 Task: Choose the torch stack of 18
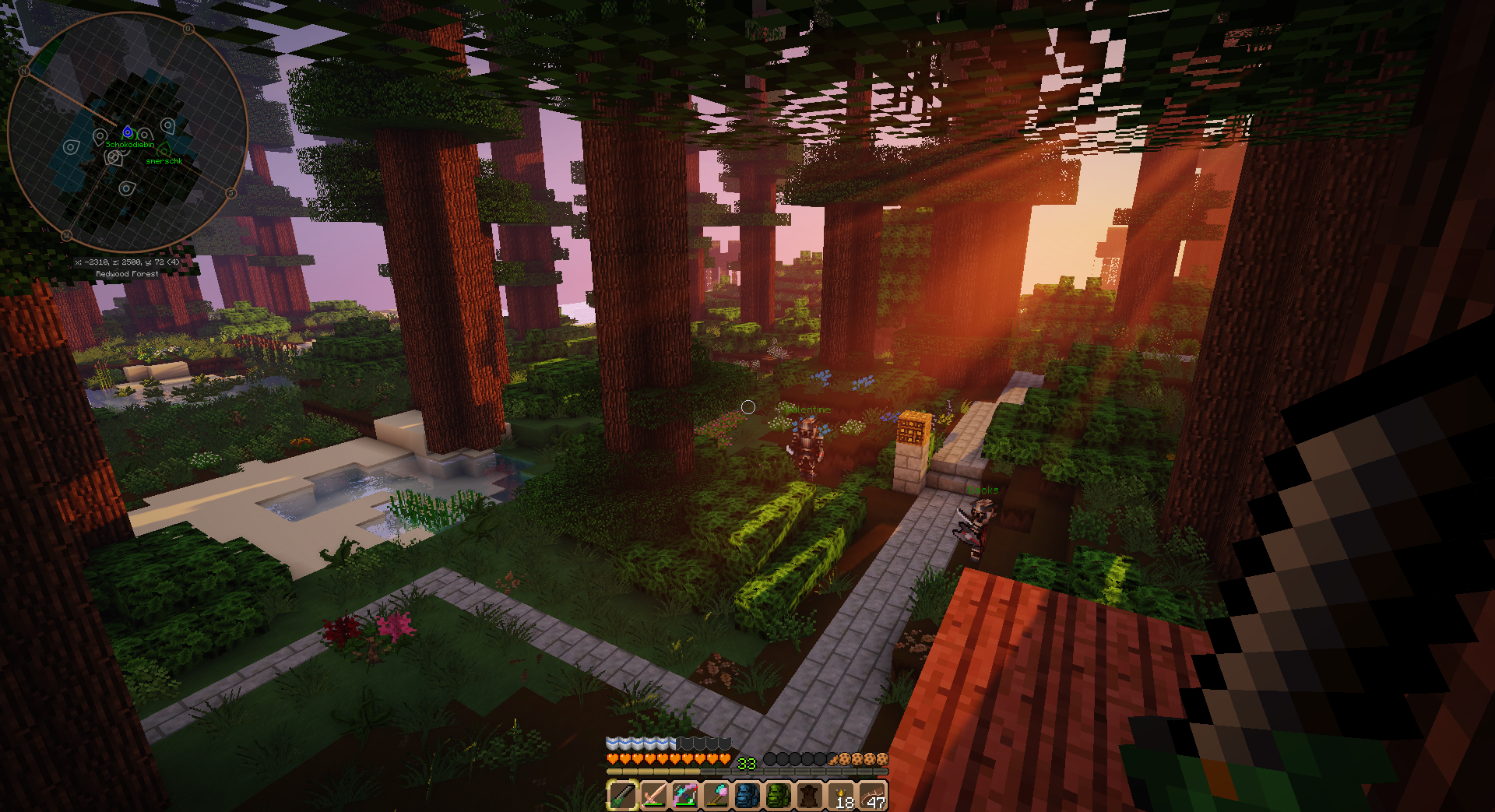[x=842, y=796]
